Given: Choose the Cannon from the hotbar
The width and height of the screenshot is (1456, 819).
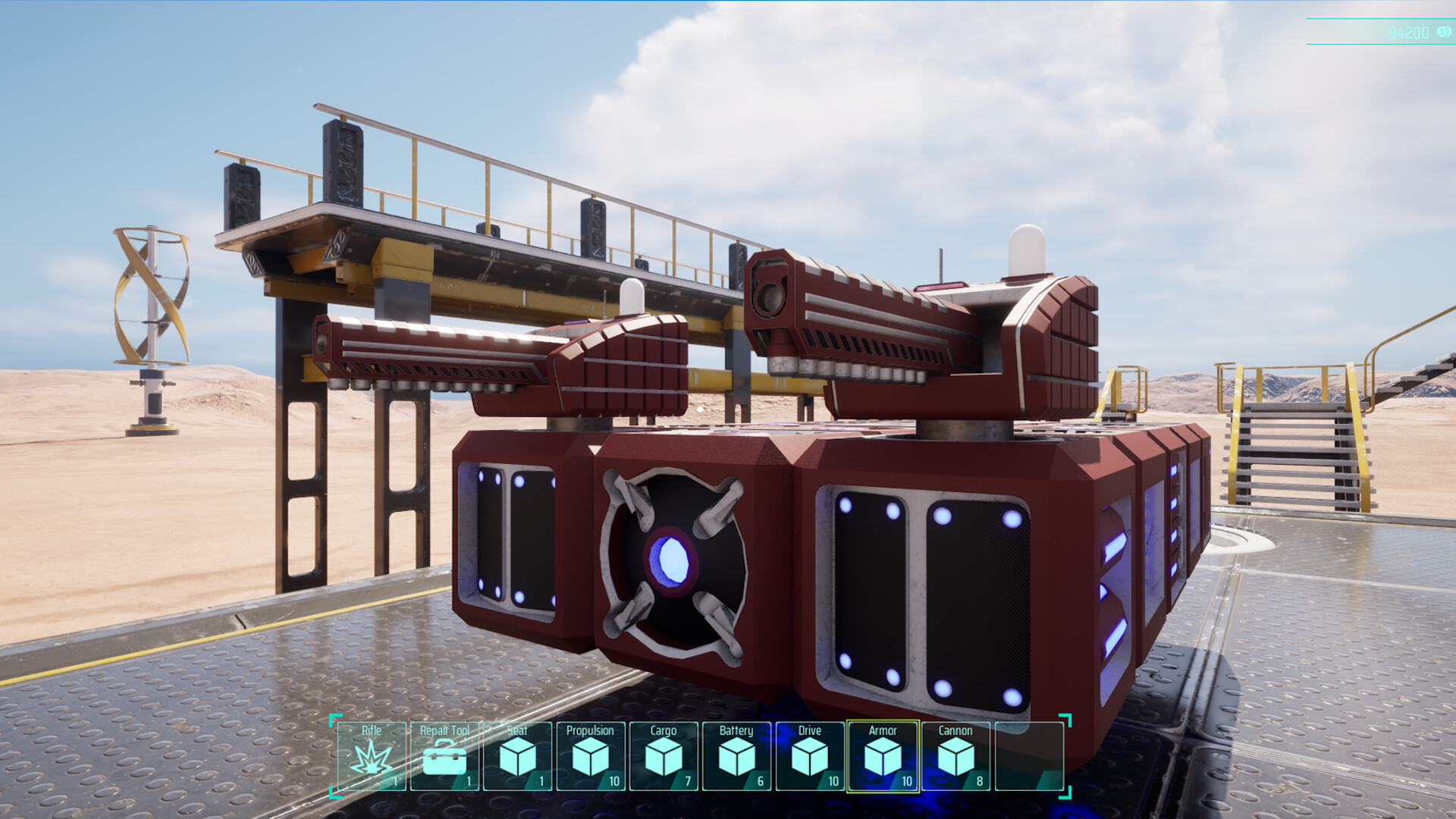Looking at the screenshot, I should tap(956, 756).
